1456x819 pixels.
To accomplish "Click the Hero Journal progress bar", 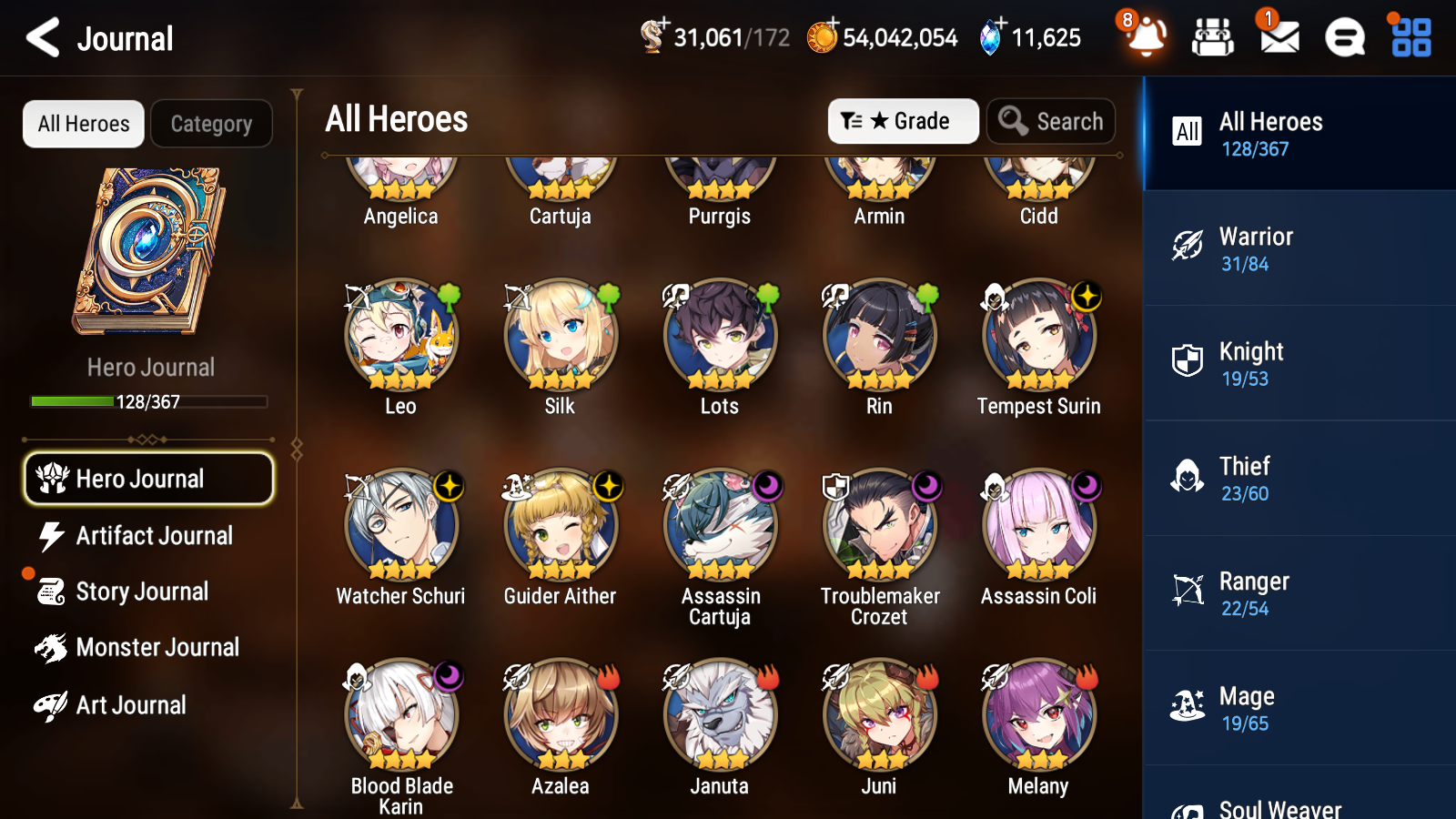I will 148,400.
